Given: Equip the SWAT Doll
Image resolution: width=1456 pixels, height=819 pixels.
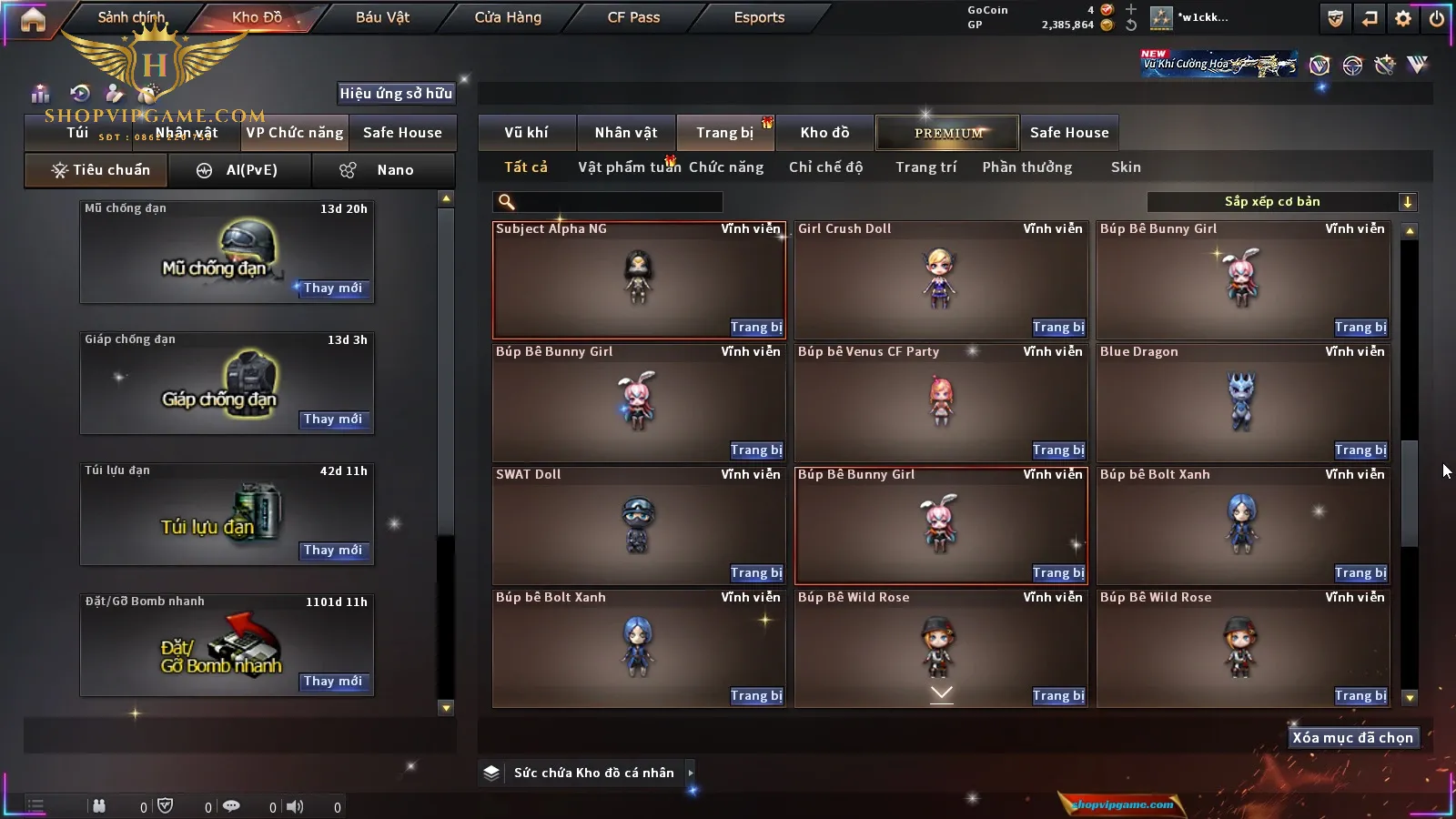Looking at the screenshot, I should (755, 573).
